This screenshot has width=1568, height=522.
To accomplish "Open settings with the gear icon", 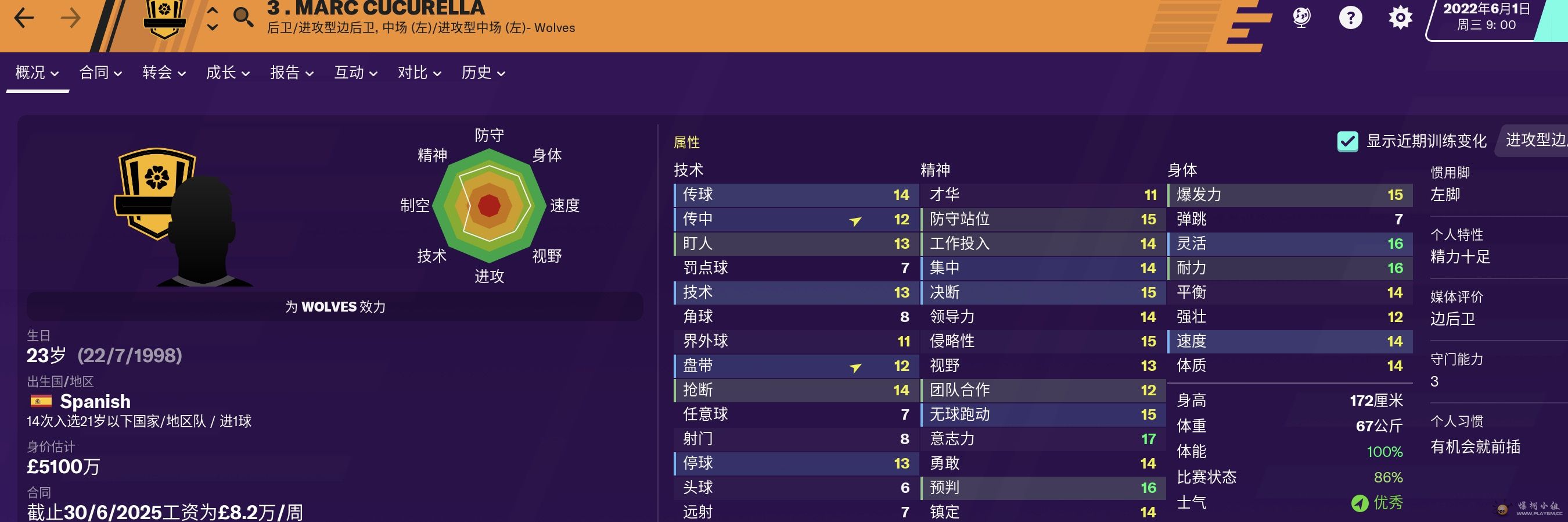I will click(x=1400, y=17).
